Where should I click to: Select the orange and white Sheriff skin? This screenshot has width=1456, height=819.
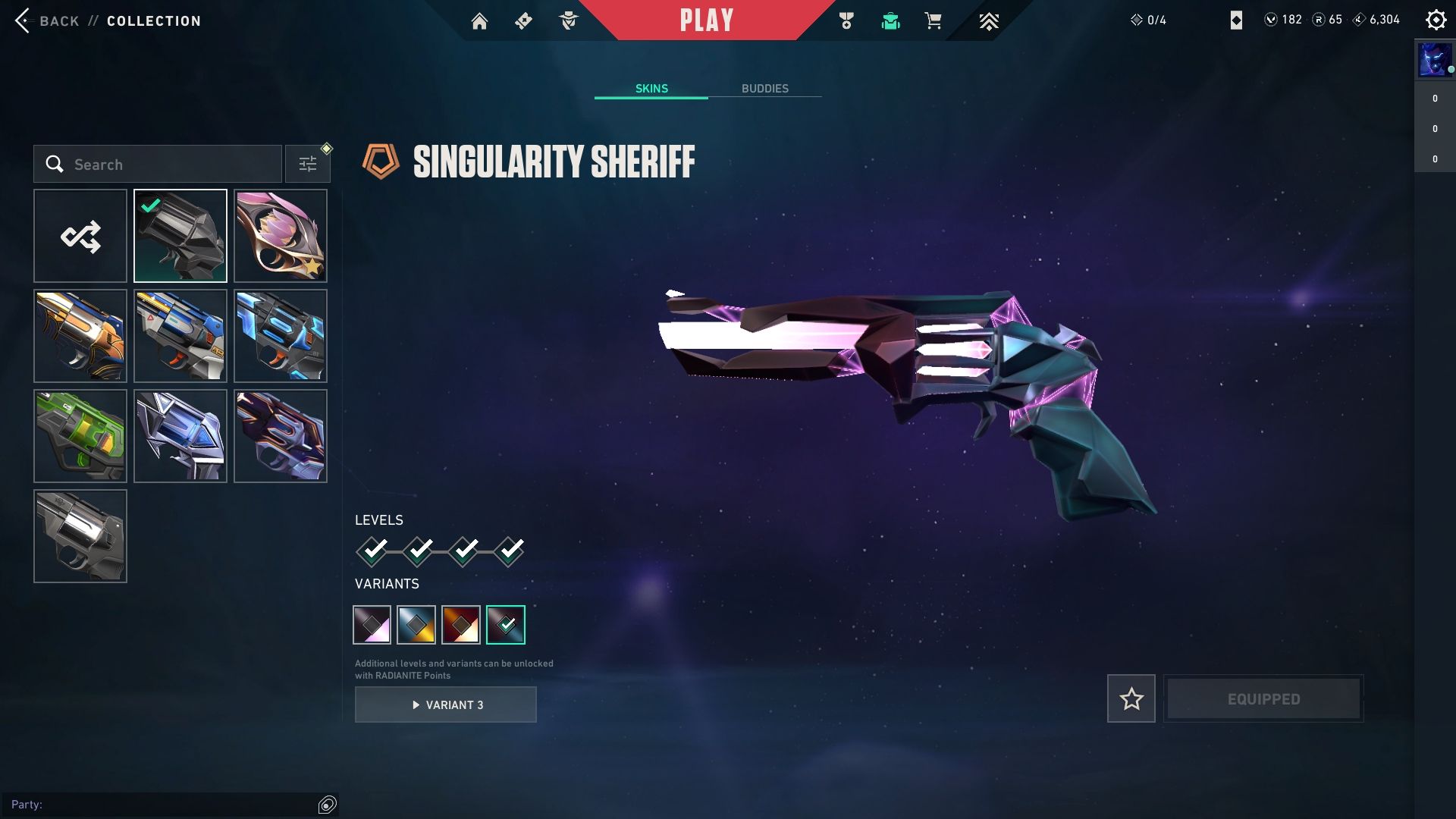(x=80, y=336)
